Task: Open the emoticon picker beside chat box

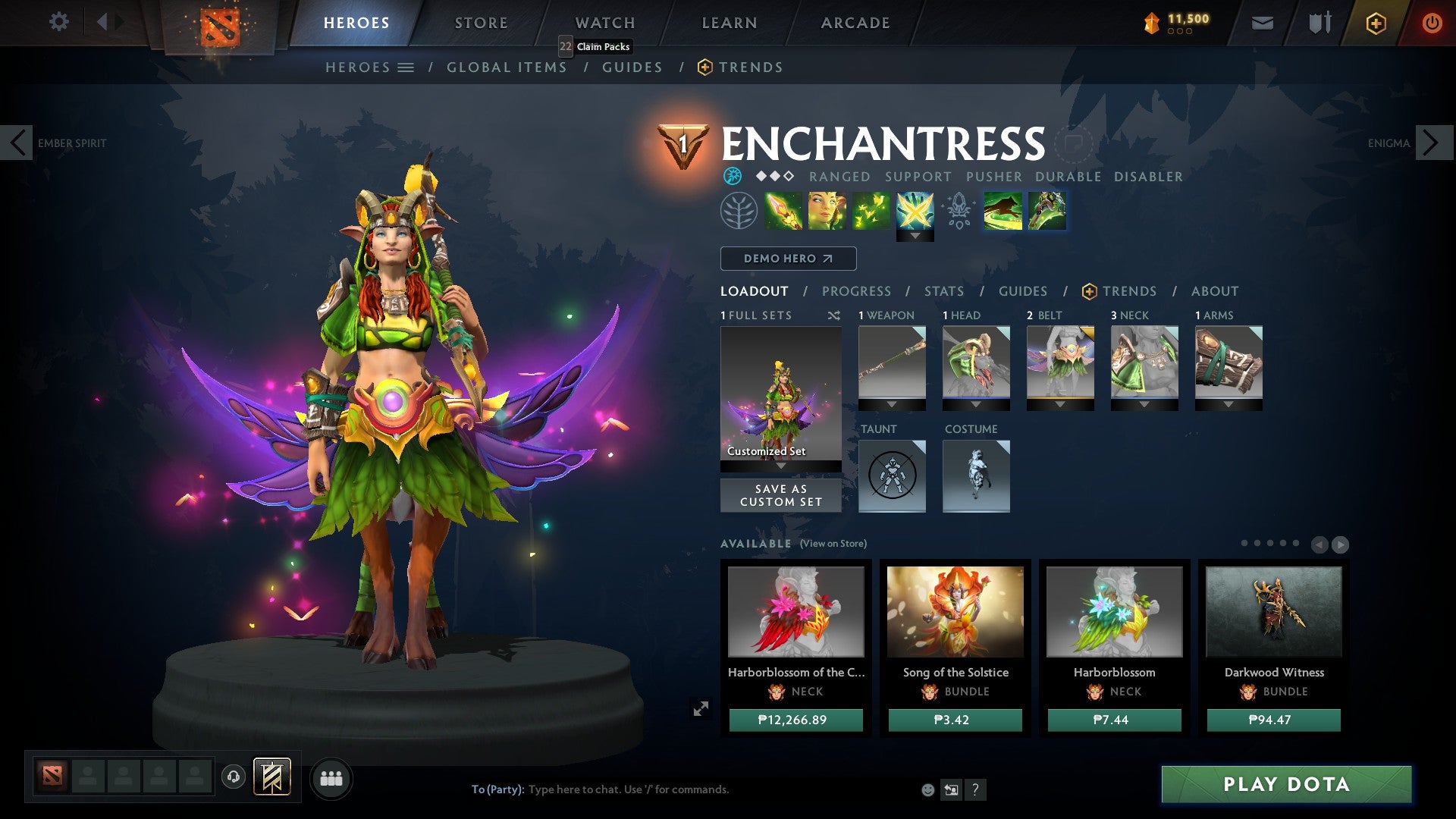Action: (x=927, y=789)
